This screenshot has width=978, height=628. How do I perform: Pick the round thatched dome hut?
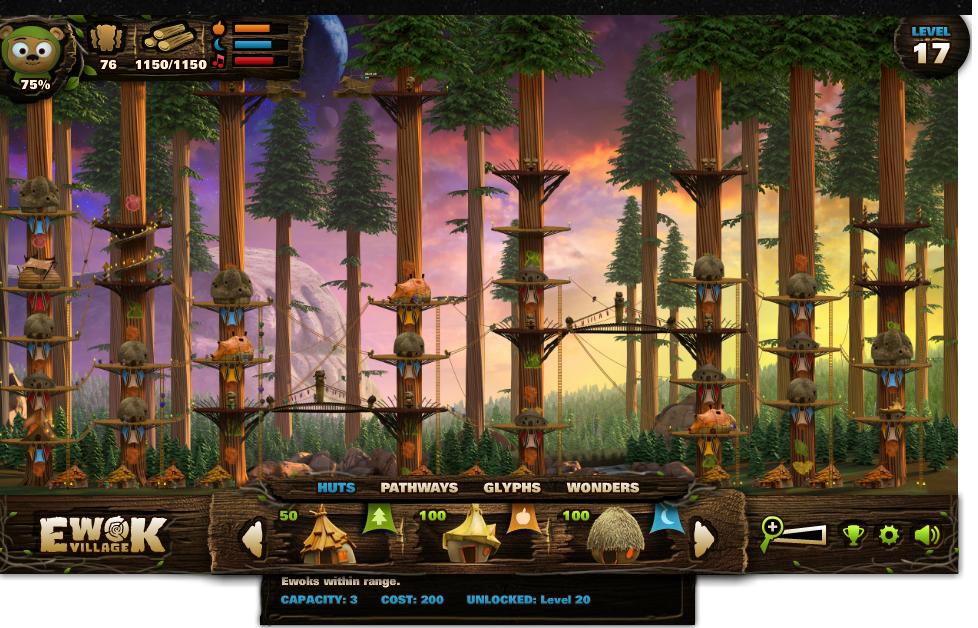point(615,536)
